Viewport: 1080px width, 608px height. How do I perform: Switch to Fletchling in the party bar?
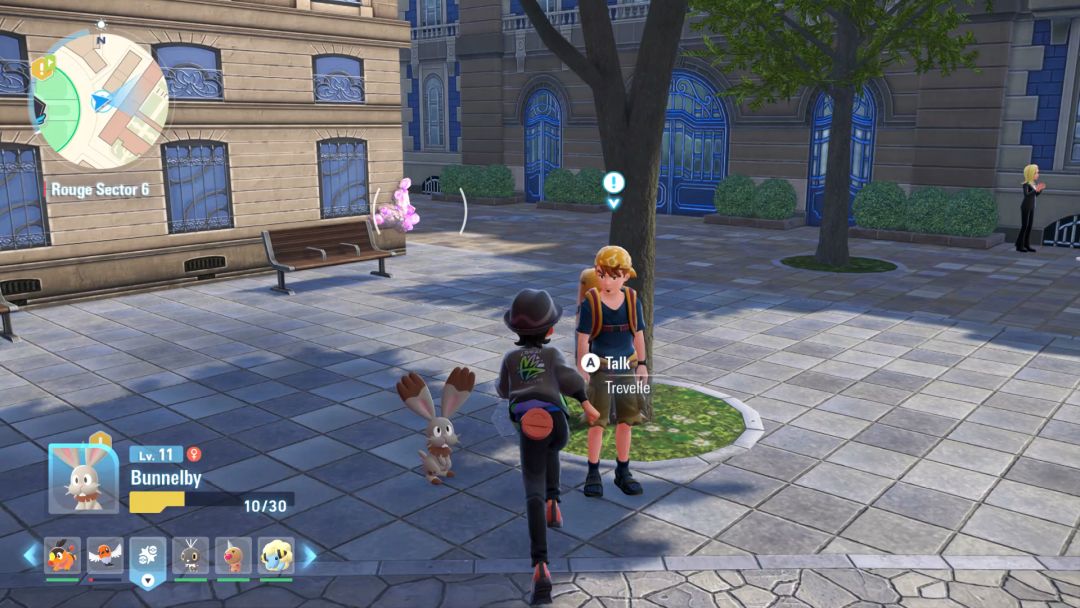[x=104, y=555]
